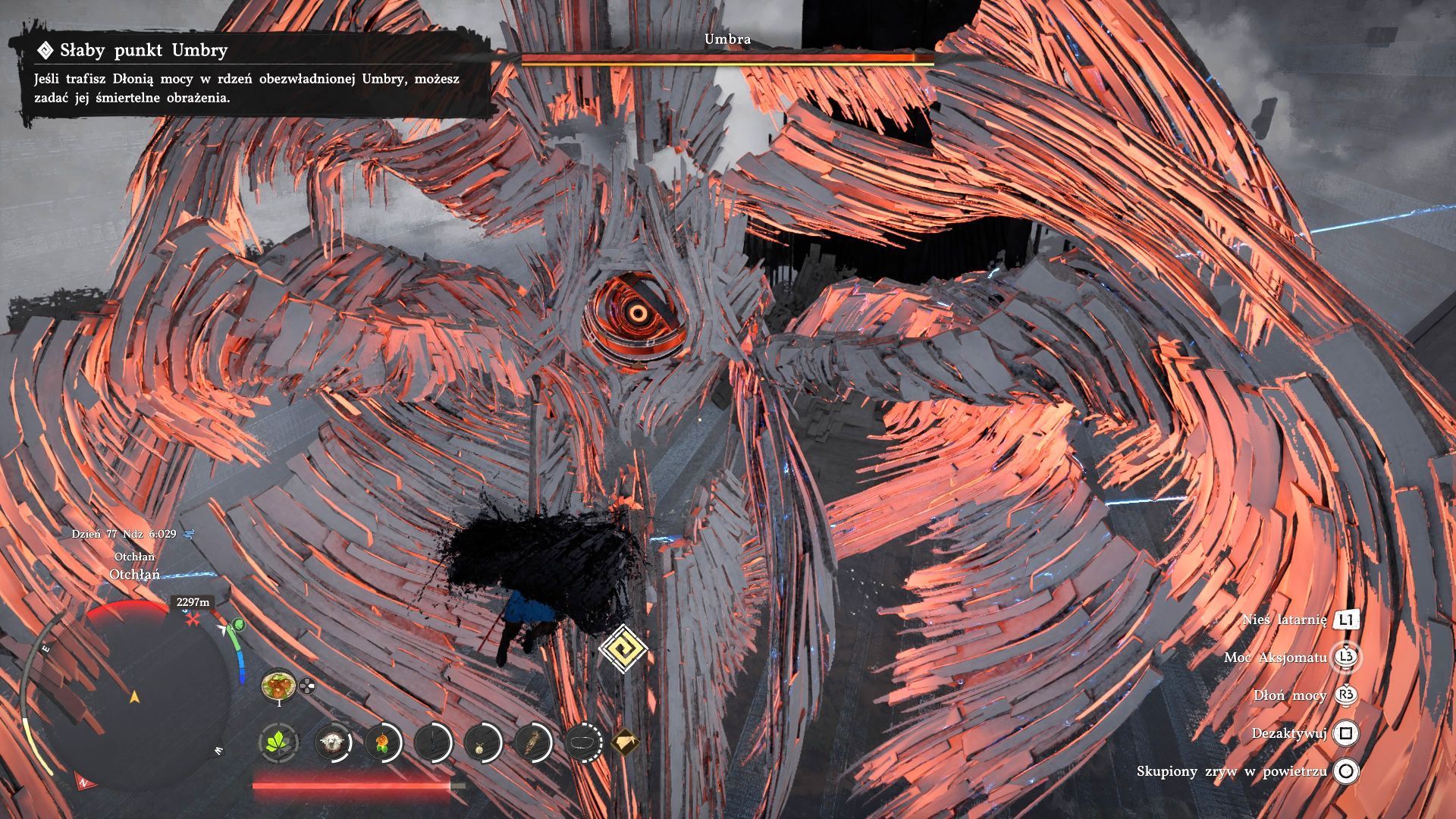Select the food dish quick-item slot
This screenshot has height=819, width=1456.
click(278, 686)
